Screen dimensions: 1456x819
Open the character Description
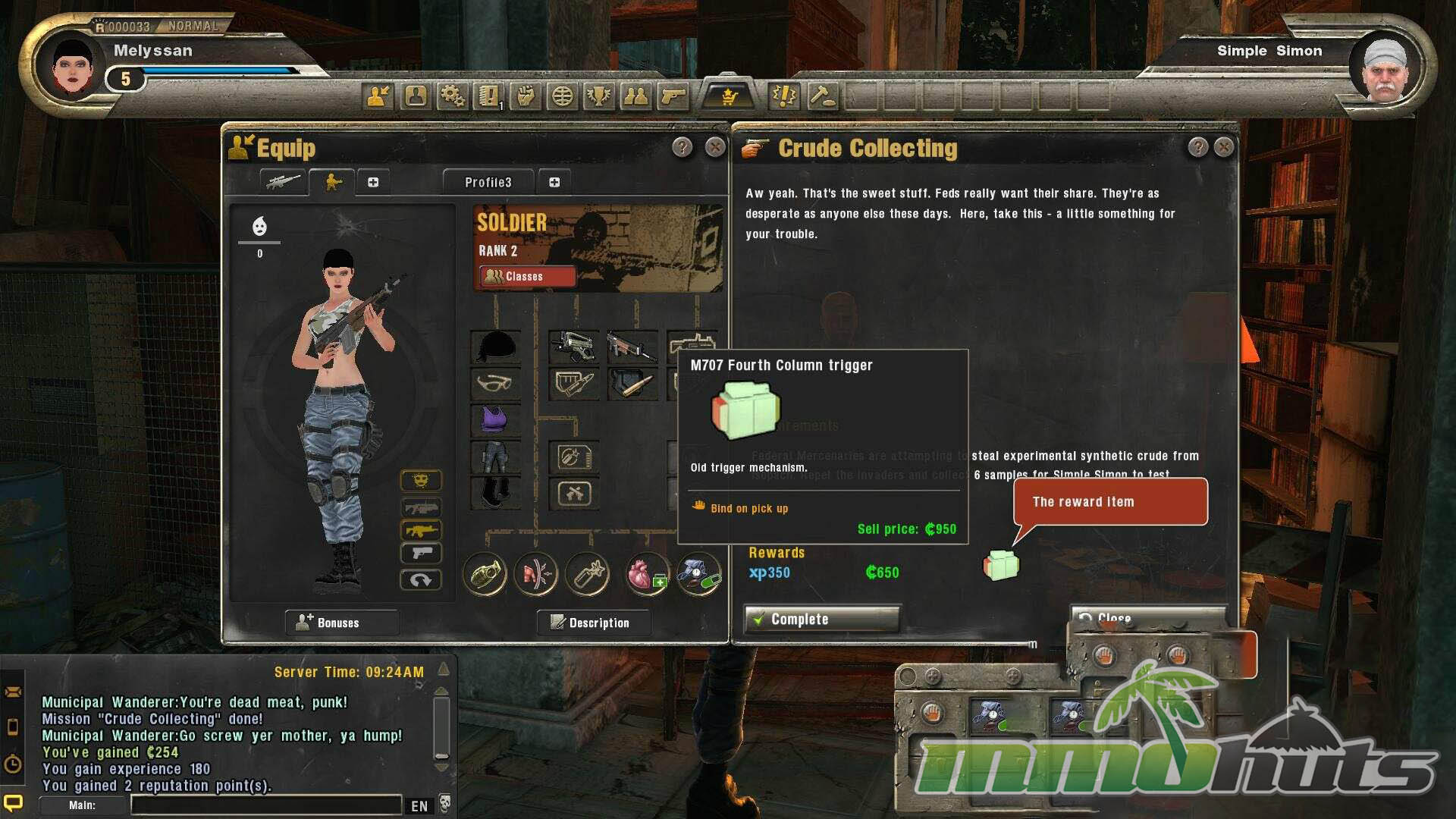coord(592,623)
